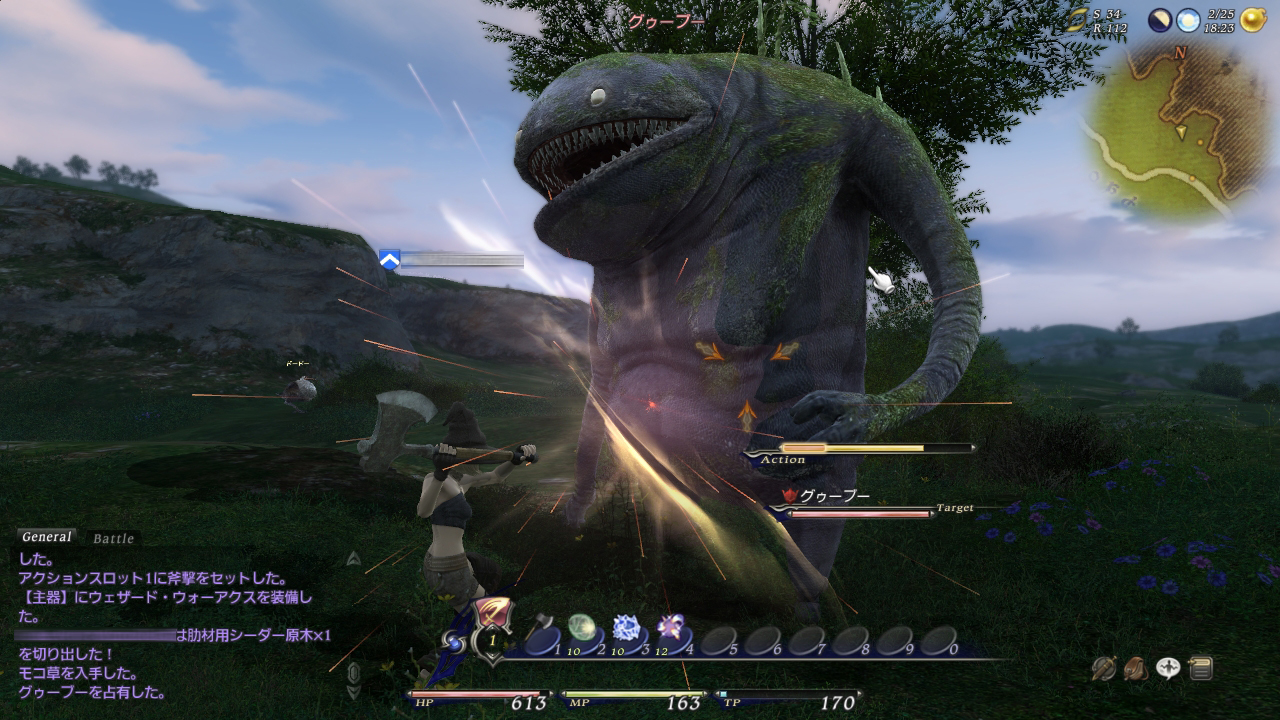Click the weather sun icon
1280x720 pixels.
[x=1187, y=20]
